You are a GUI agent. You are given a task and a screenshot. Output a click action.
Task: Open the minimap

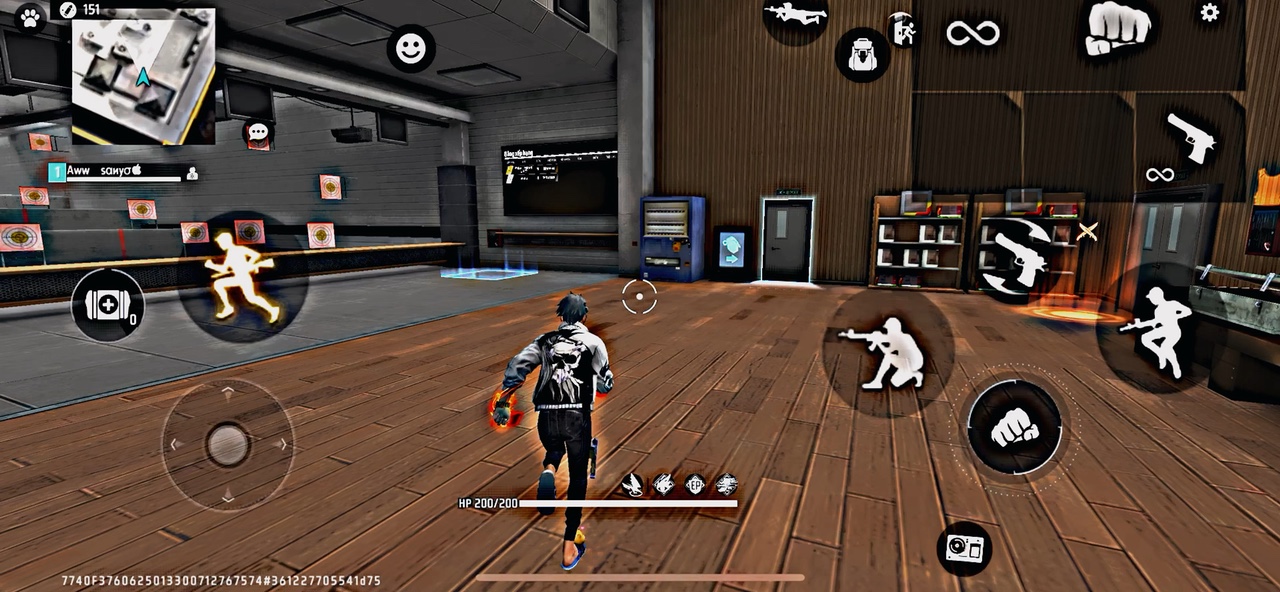coord(143,76)
